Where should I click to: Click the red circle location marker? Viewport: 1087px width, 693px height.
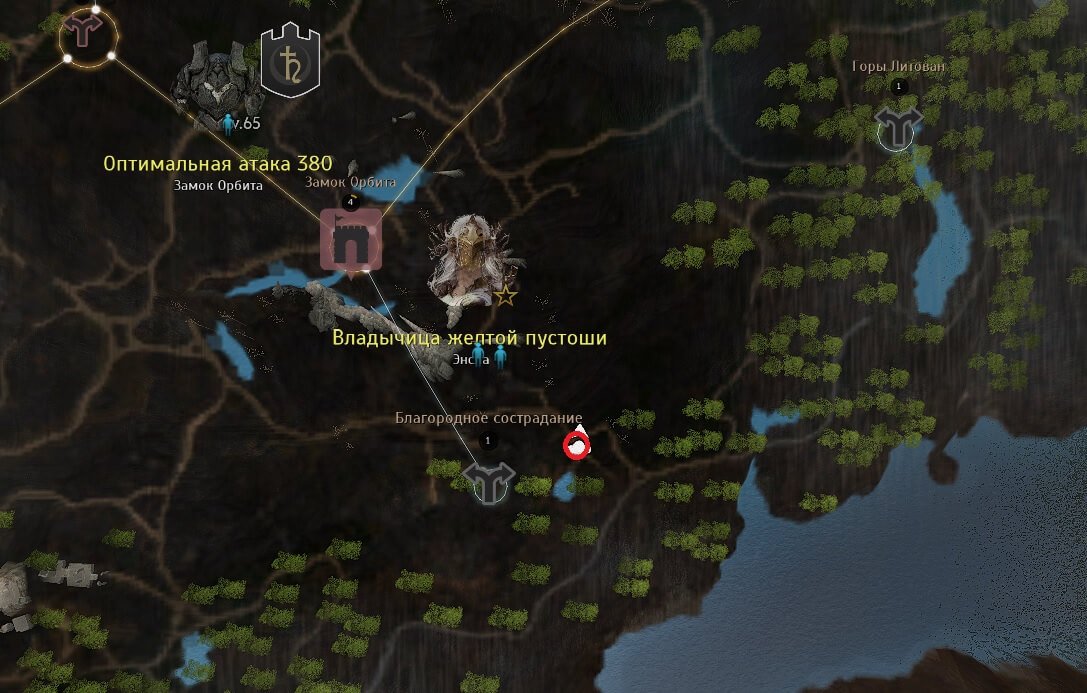click(x=576, y=446)
